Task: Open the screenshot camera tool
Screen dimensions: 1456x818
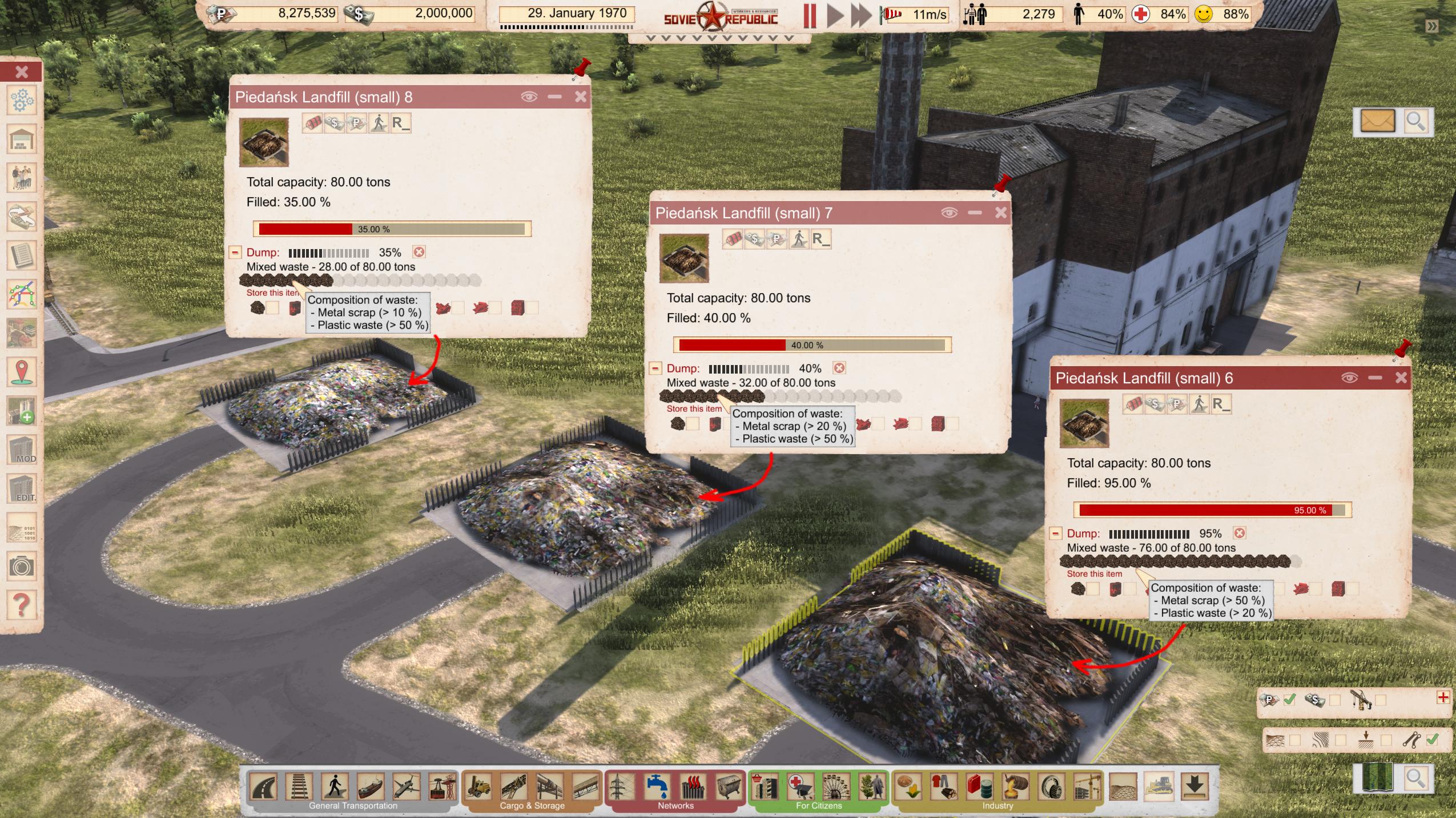Action: coord(21,566)
